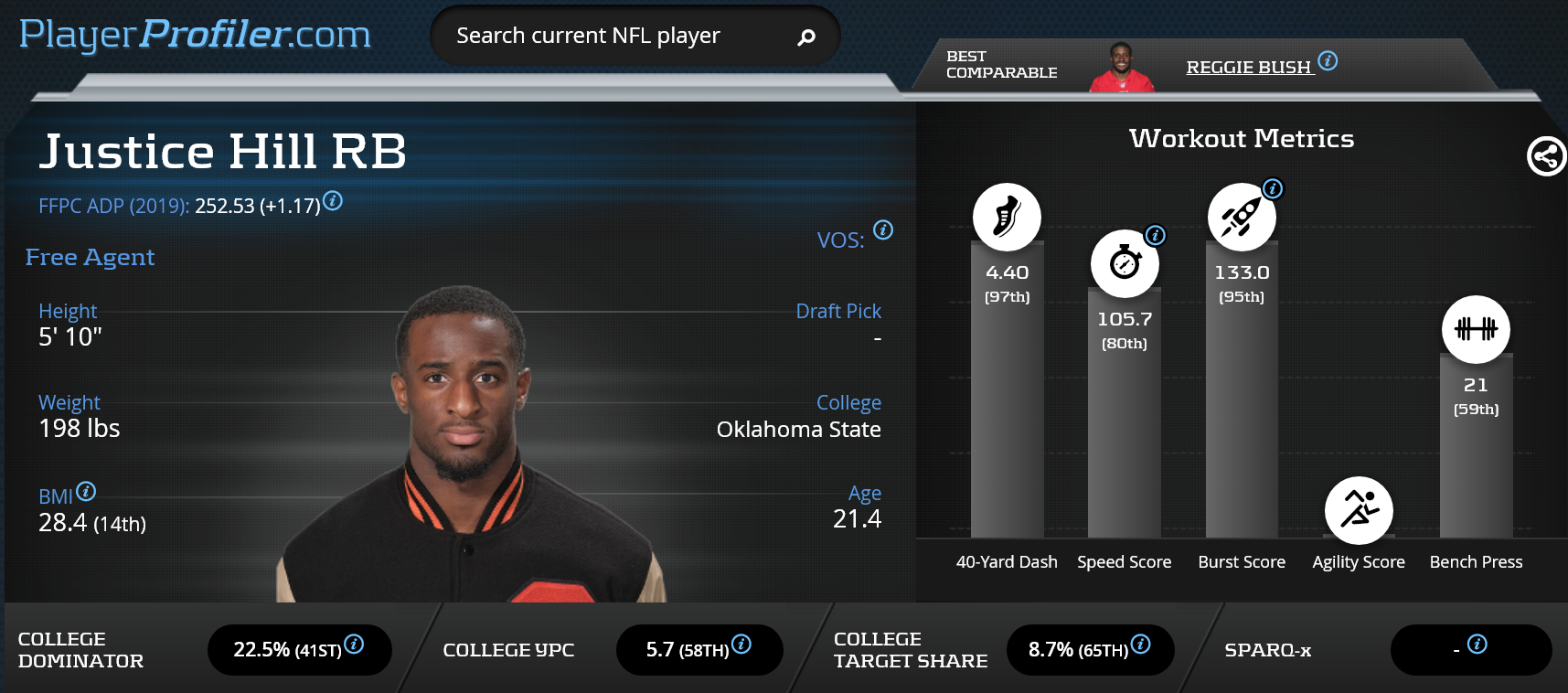1568x693 pixels.
Task: Select the 40-Yard Dash shoe icon
Action: pos(1007,217)
